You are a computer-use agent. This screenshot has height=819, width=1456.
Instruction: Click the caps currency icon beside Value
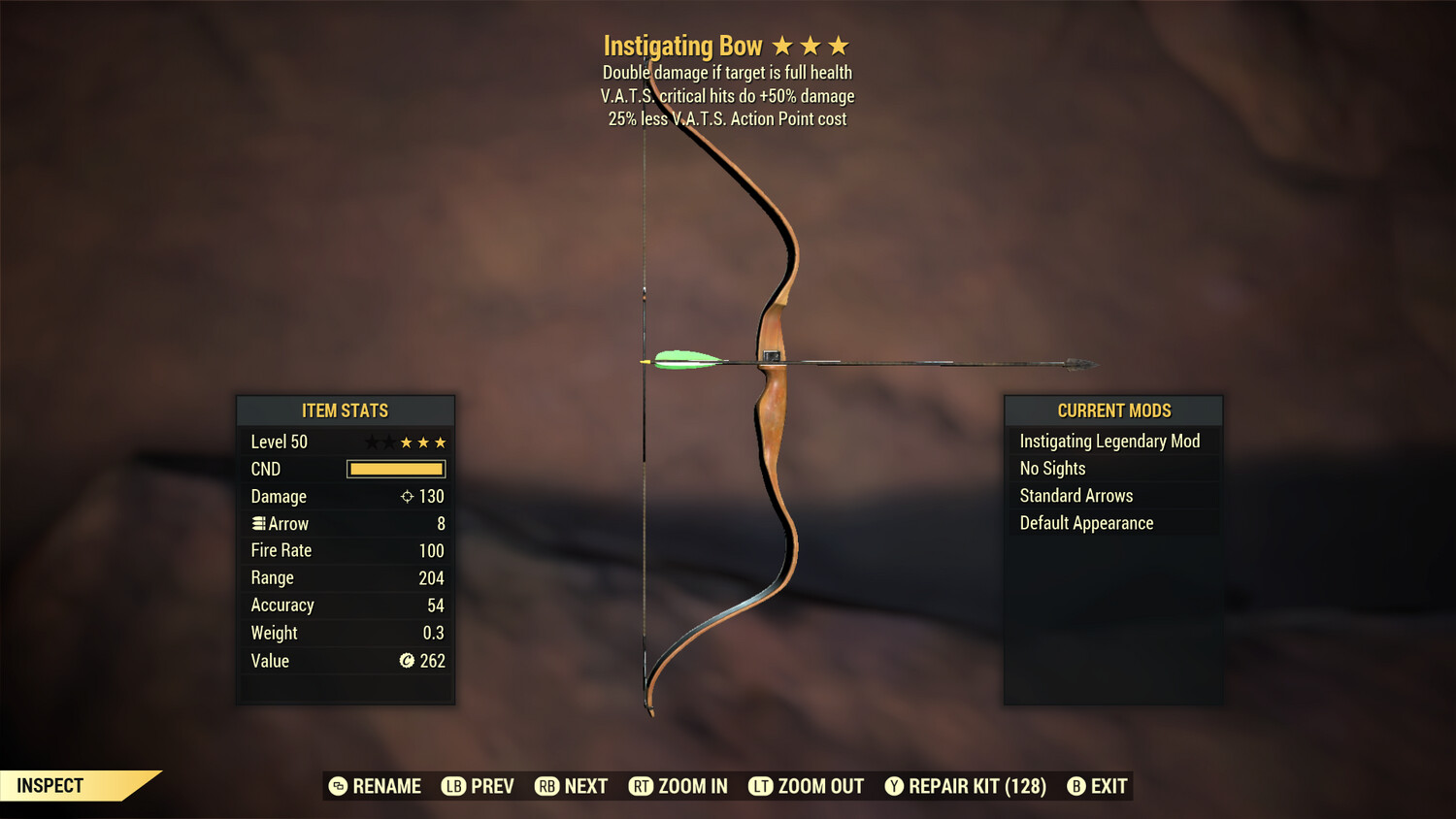tap(407, 661)
